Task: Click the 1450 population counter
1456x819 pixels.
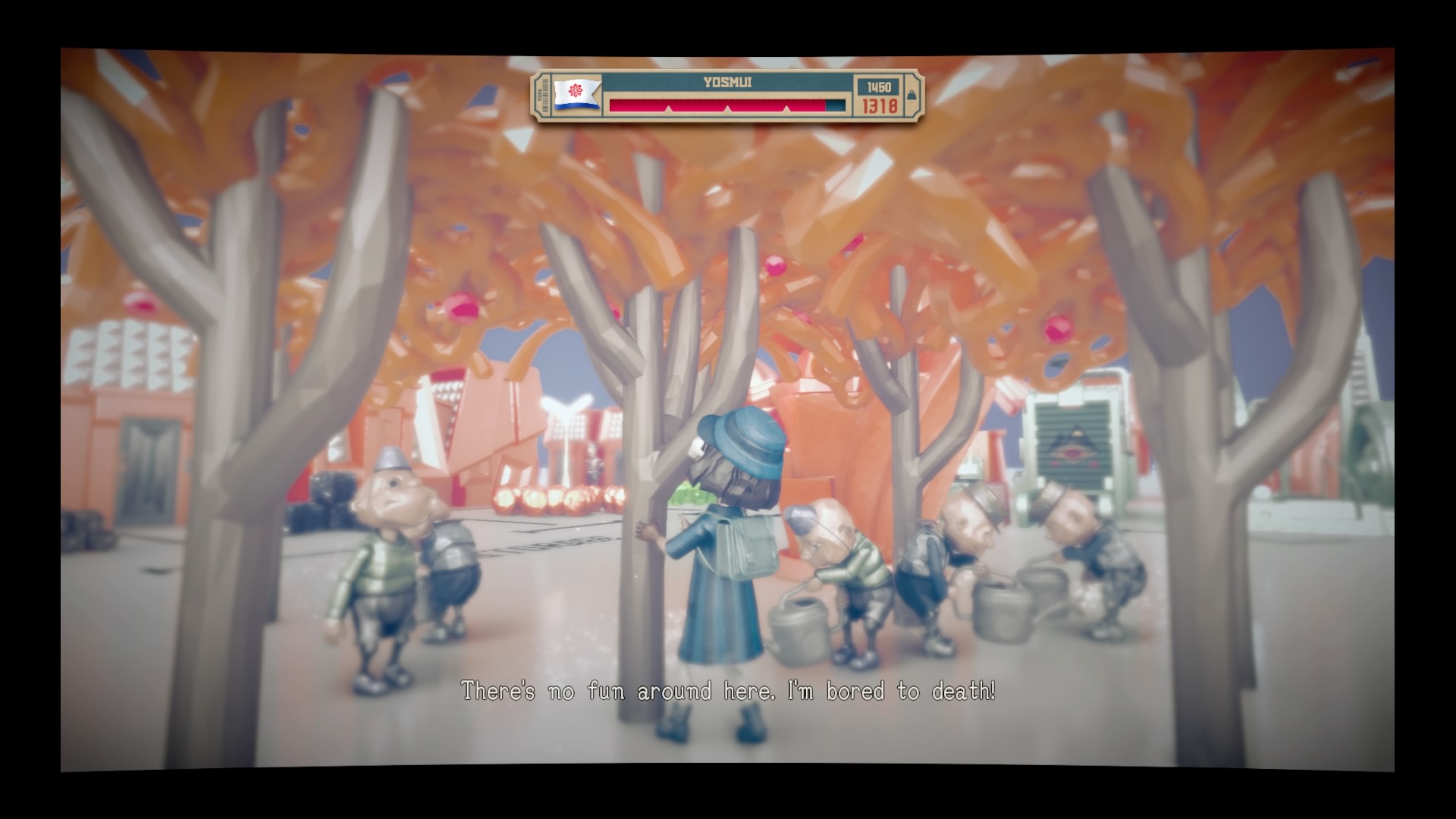Action: (880, 86)
